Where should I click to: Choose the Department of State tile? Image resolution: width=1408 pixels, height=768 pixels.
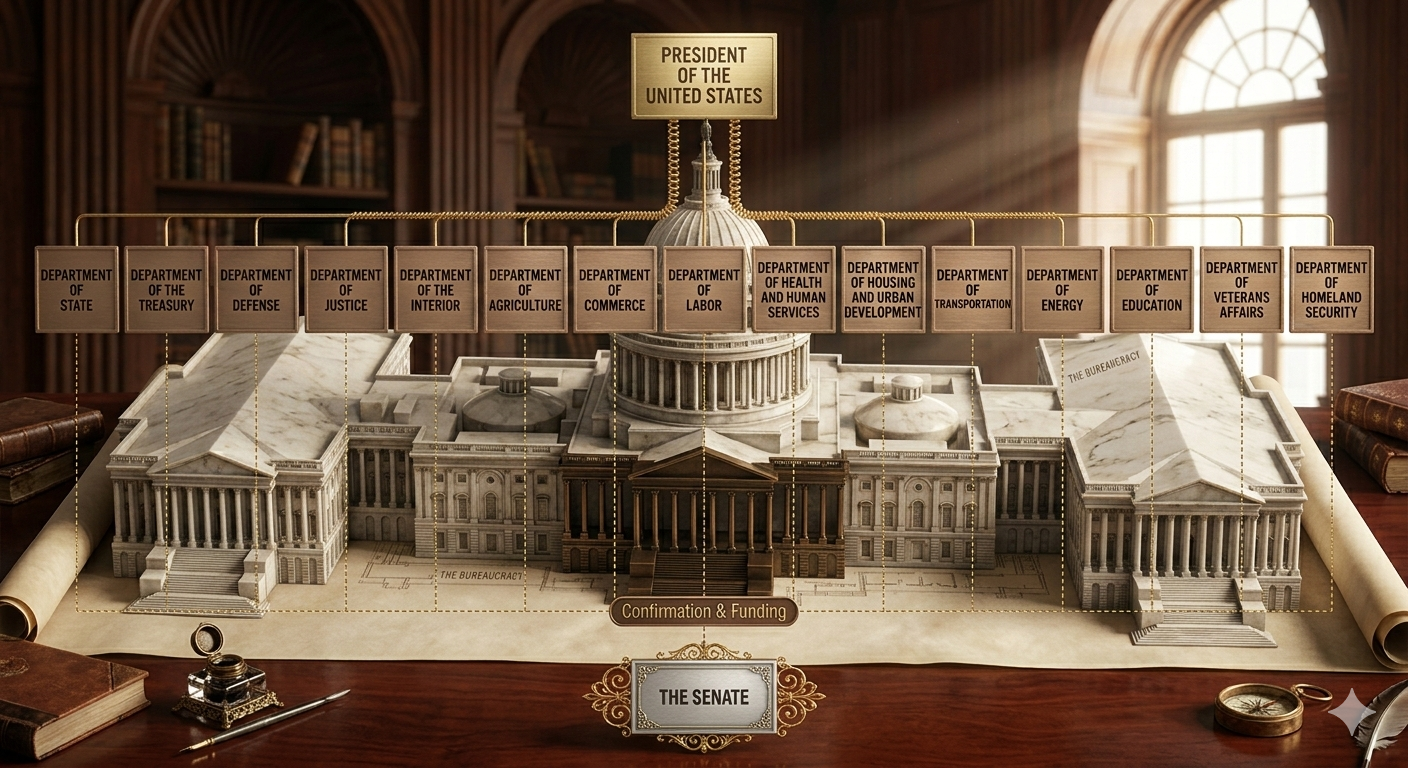(77, 289)
